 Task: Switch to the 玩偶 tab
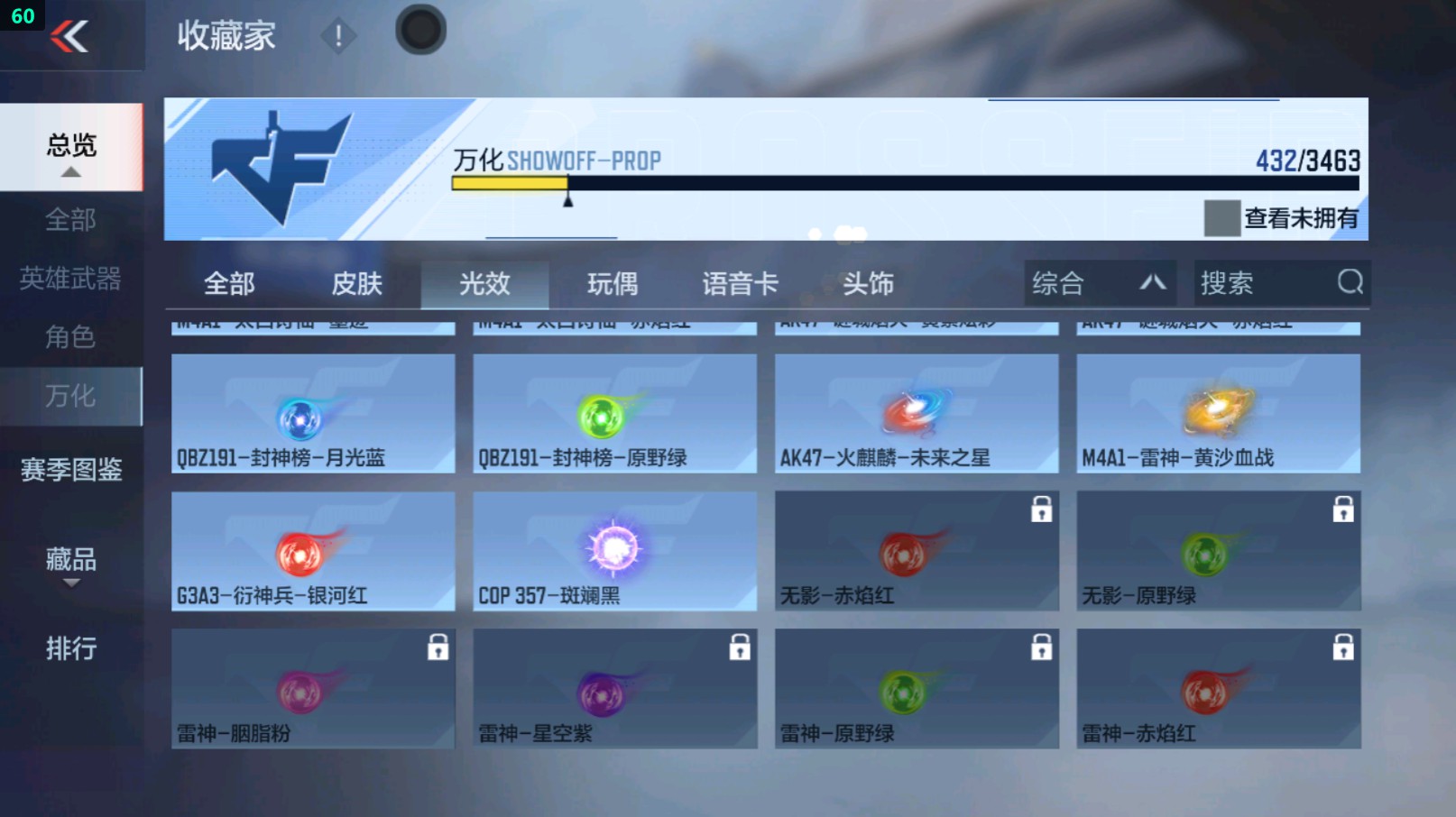tap(613, 283)
